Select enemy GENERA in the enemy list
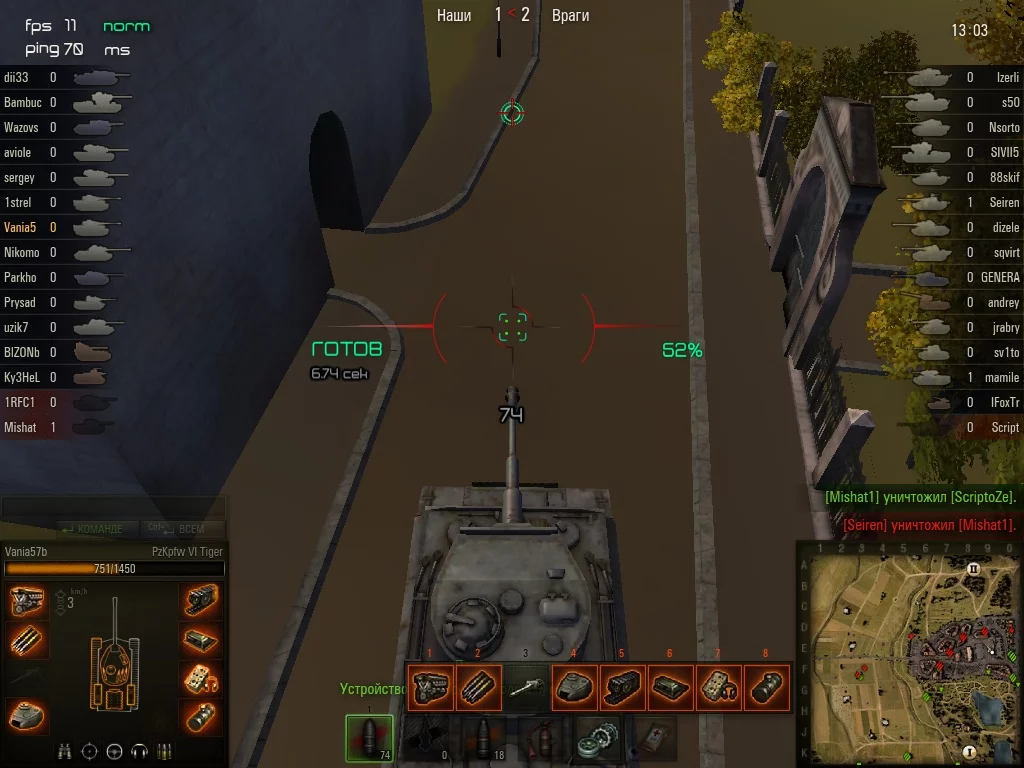 (x=999, y=277)
